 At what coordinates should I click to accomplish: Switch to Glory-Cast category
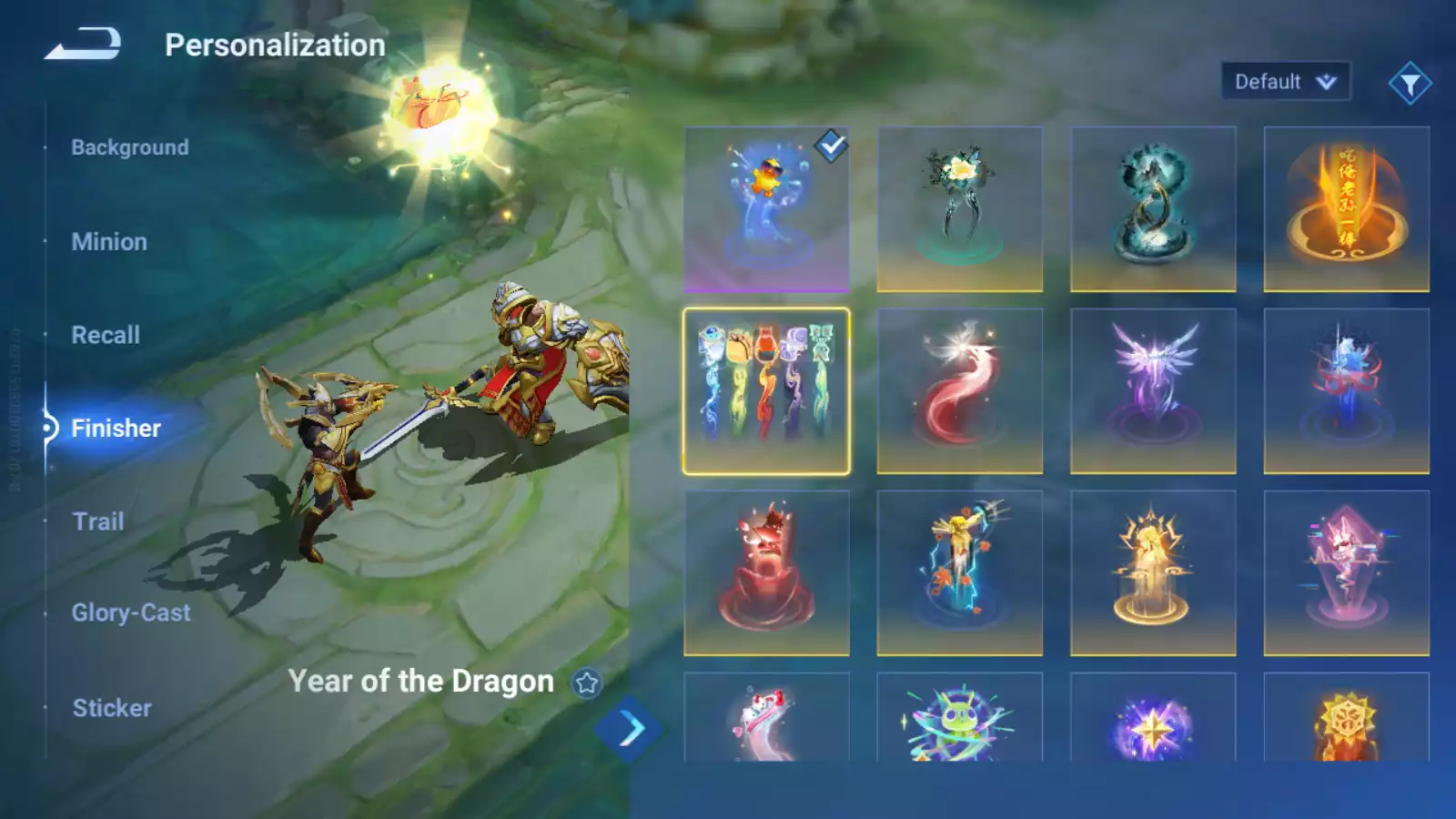[x=131, y=613]
